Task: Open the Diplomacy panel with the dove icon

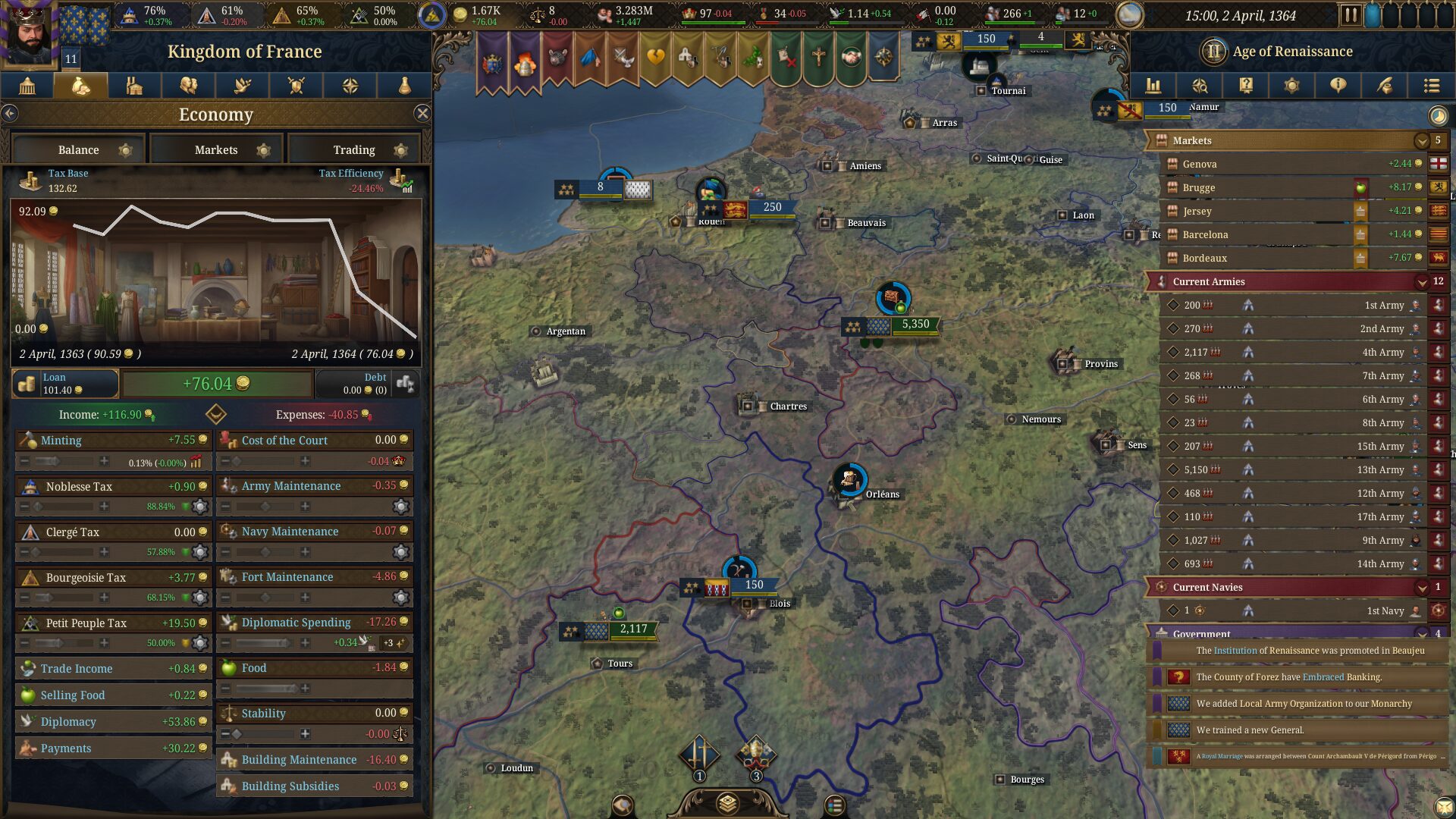Action: [242, 86]
